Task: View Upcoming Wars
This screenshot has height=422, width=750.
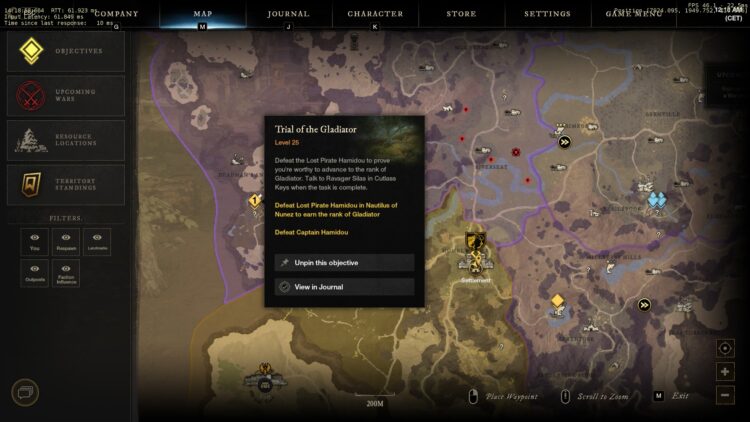Action: pyautogui.click(x=66, y=96)
